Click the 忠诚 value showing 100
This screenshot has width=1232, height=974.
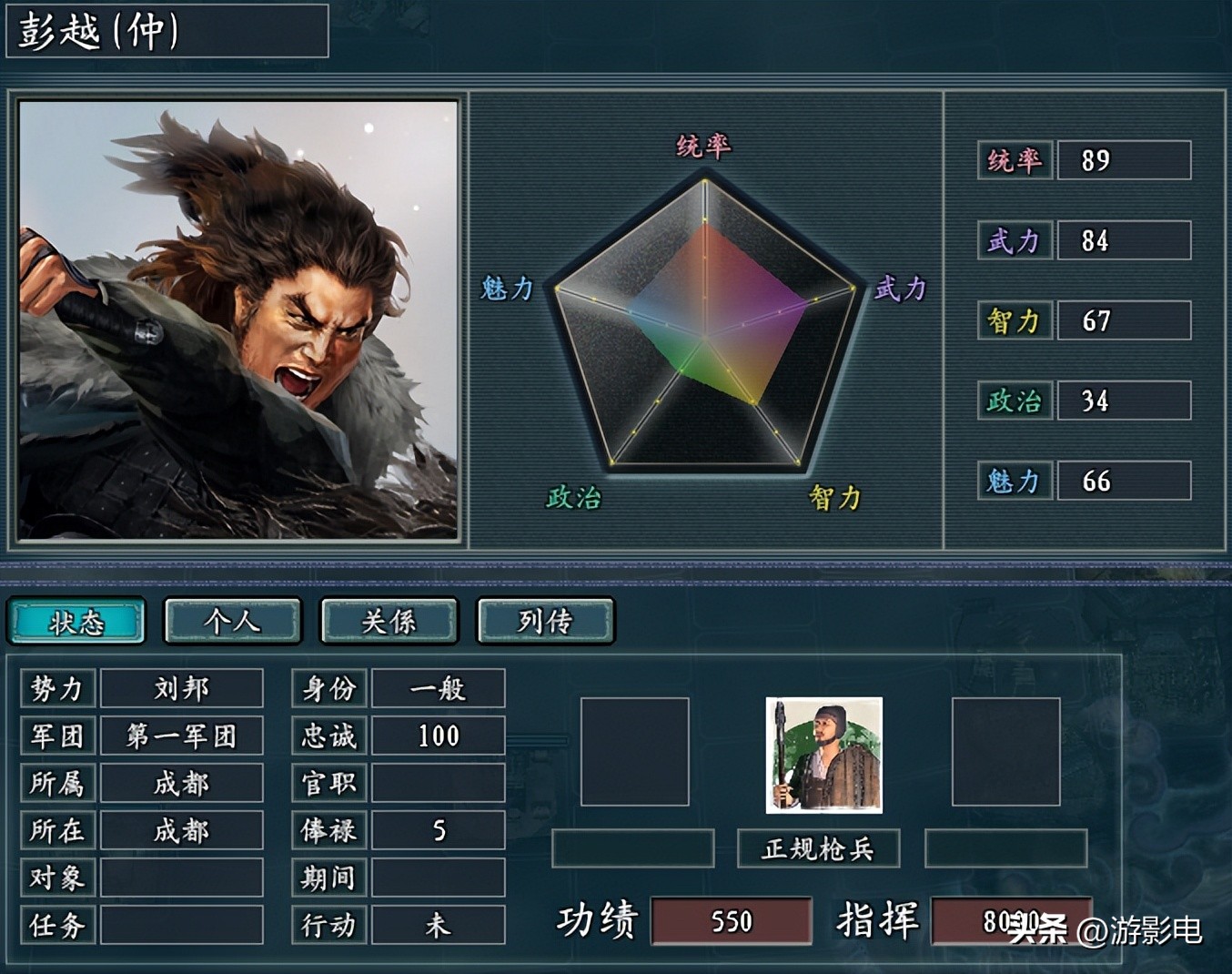tap(437, 736)
